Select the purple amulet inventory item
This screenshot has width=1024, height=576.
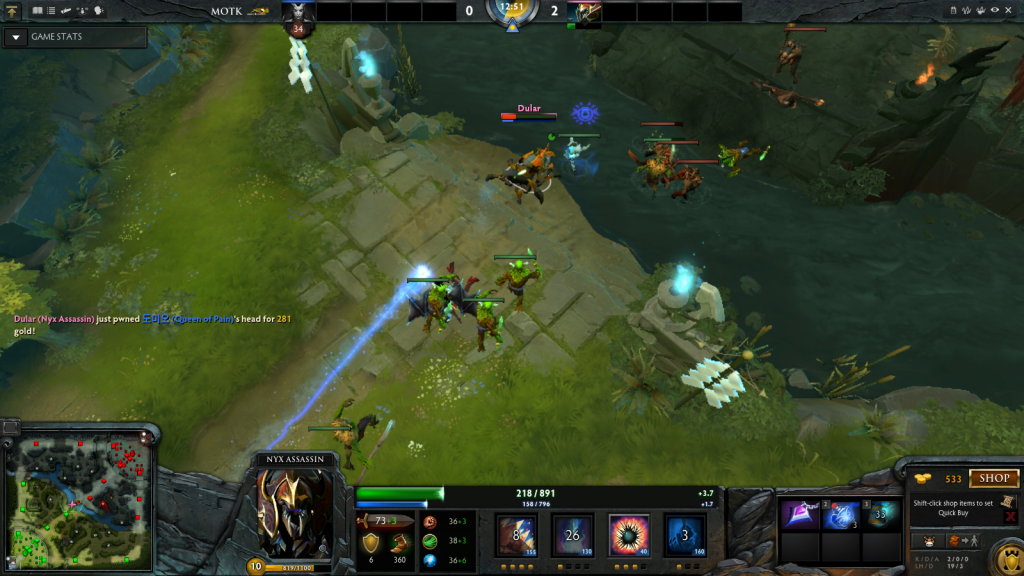[800, 515]
